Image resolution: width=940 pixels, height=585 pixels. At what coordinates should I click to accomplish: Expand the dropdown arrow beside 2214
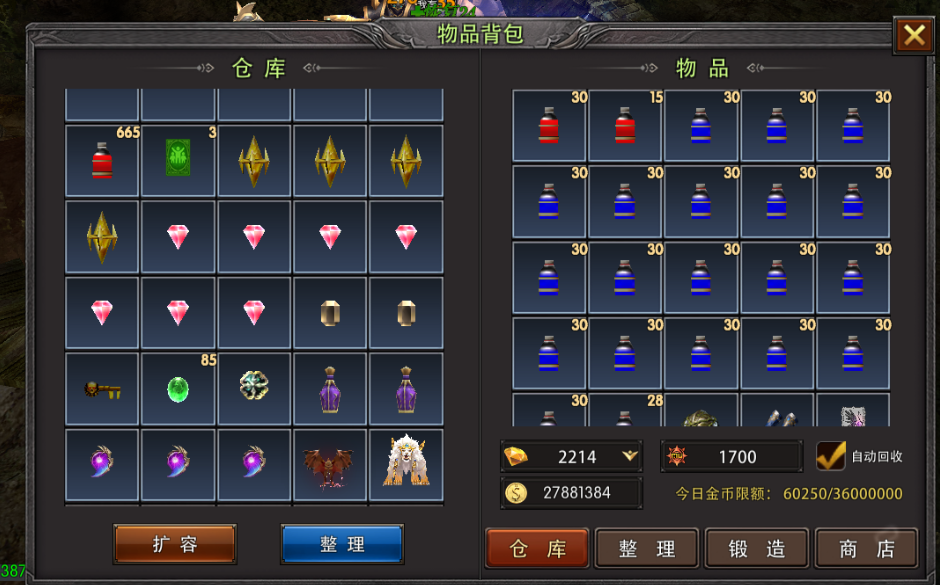pos(630,456)
